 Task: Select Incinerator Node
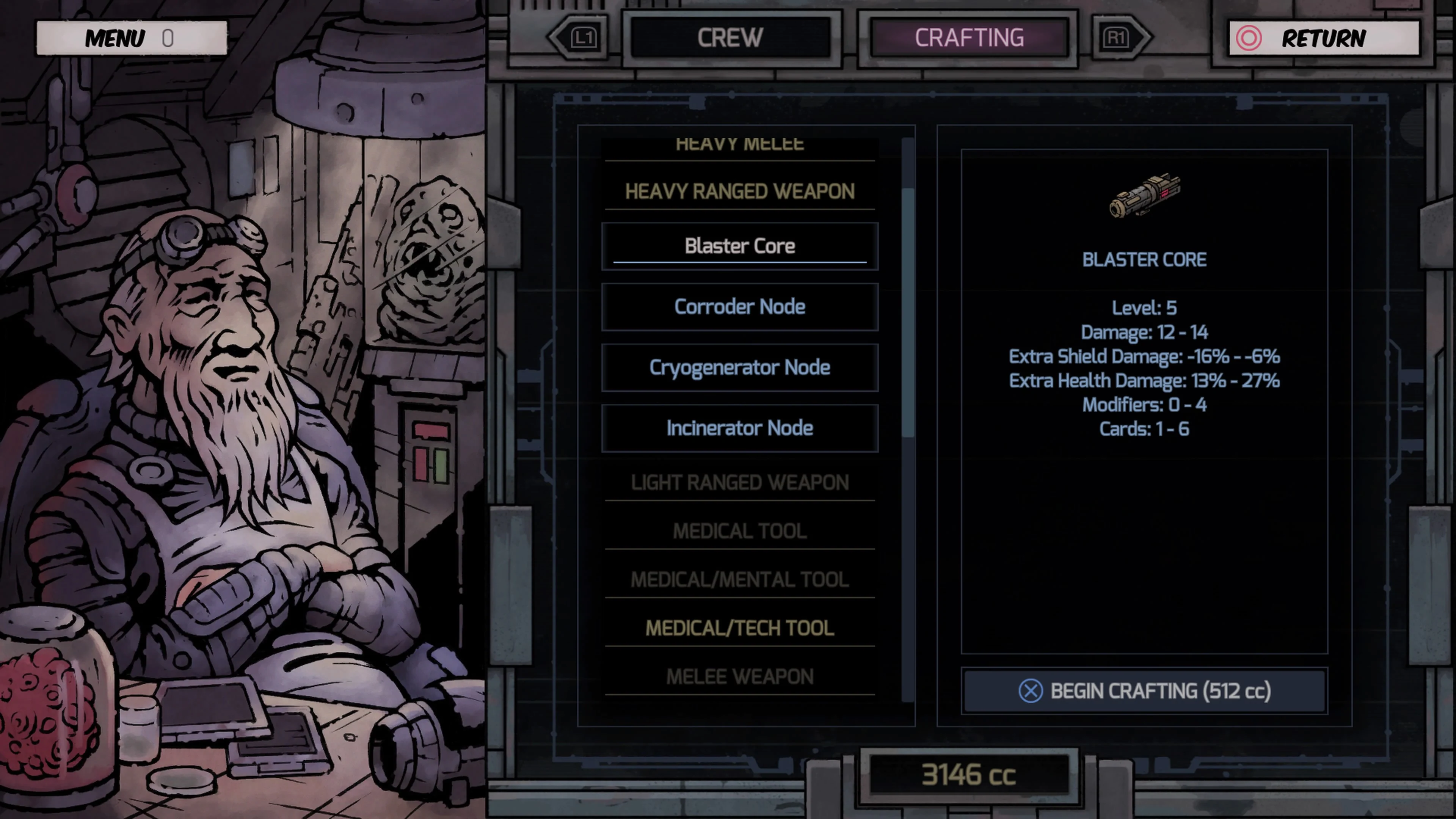click(740, 428)
